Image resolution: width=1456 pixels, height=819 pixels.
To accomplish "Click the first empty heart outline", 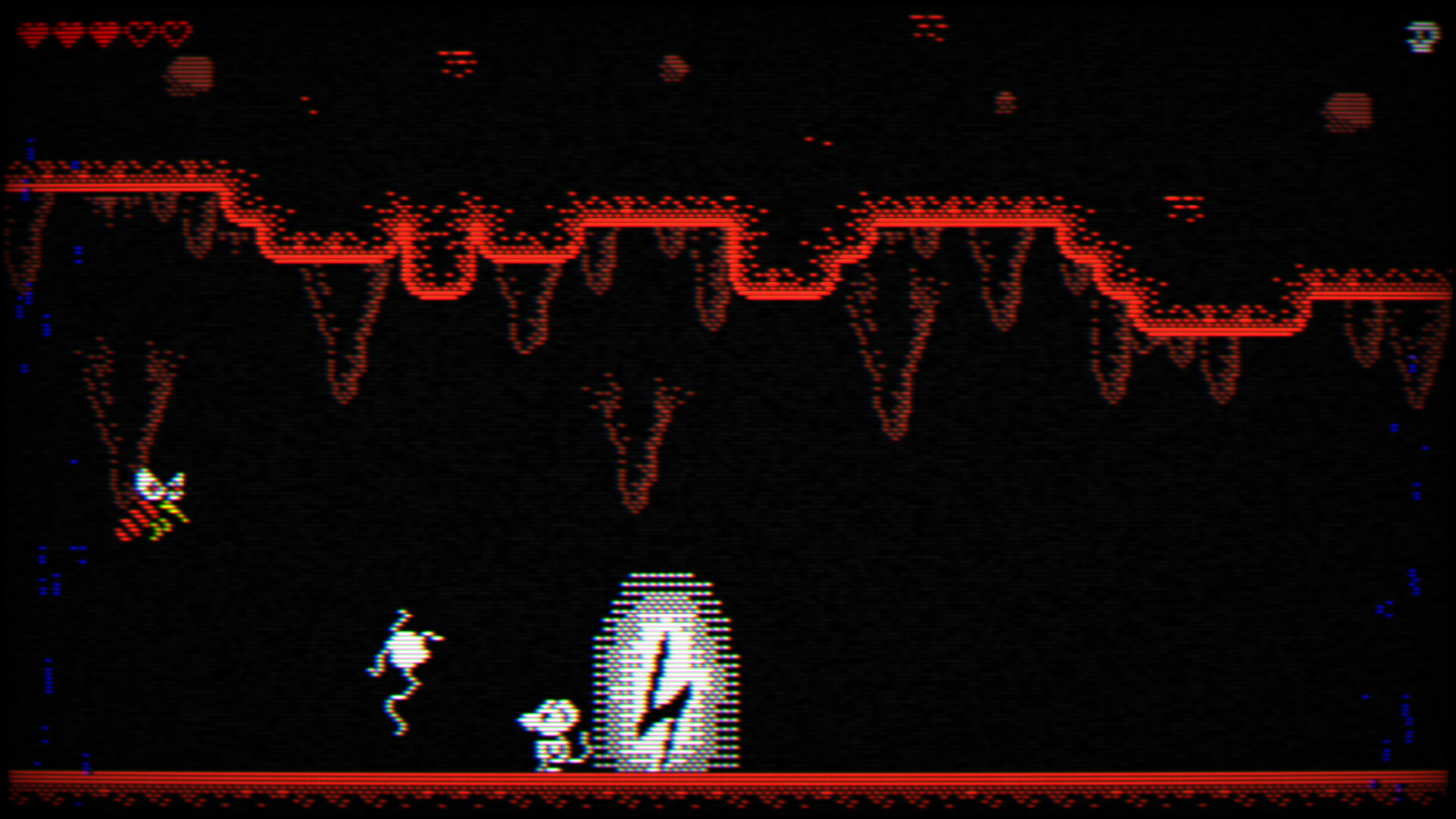I will coord(141,32).
